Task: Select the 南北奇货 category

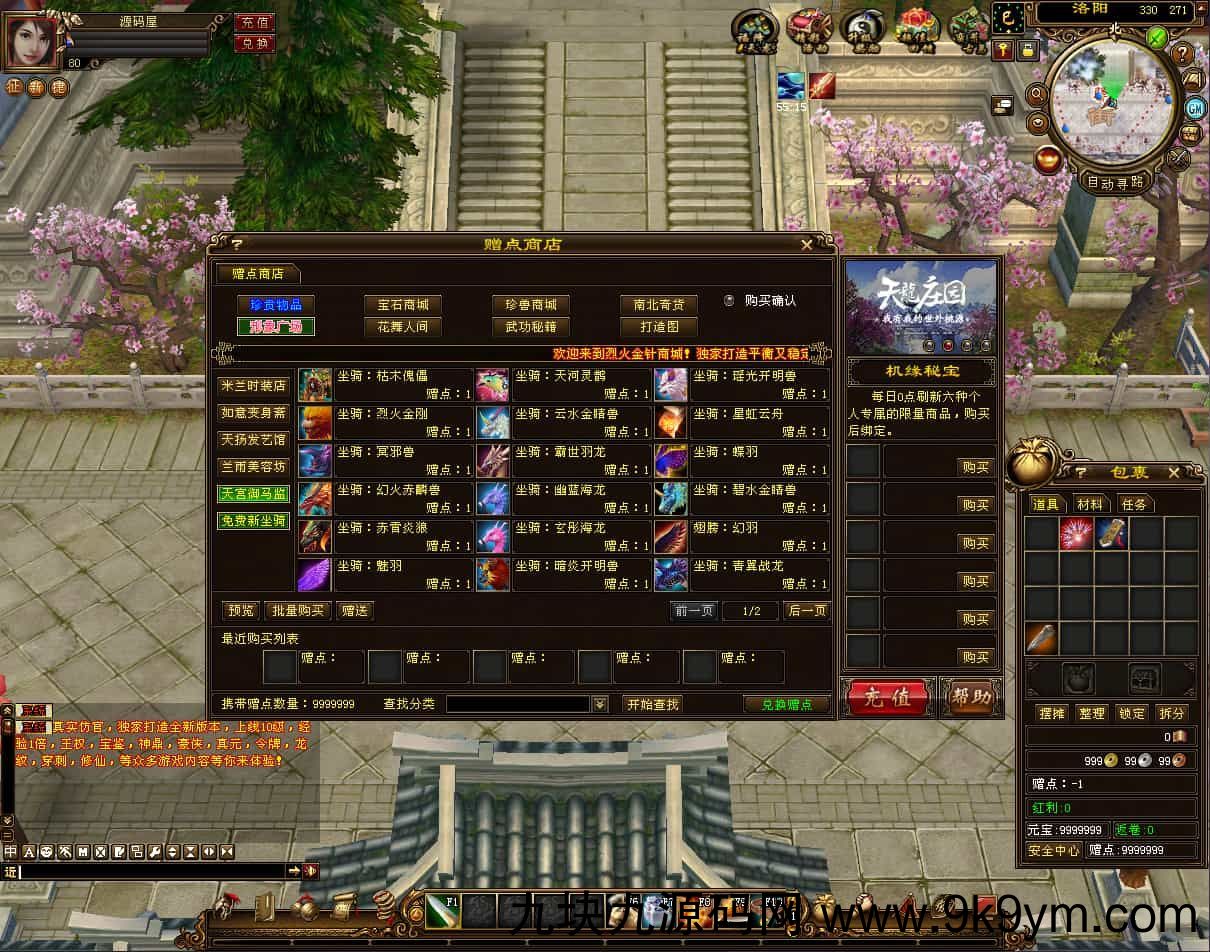Action: tap(658, 304)
